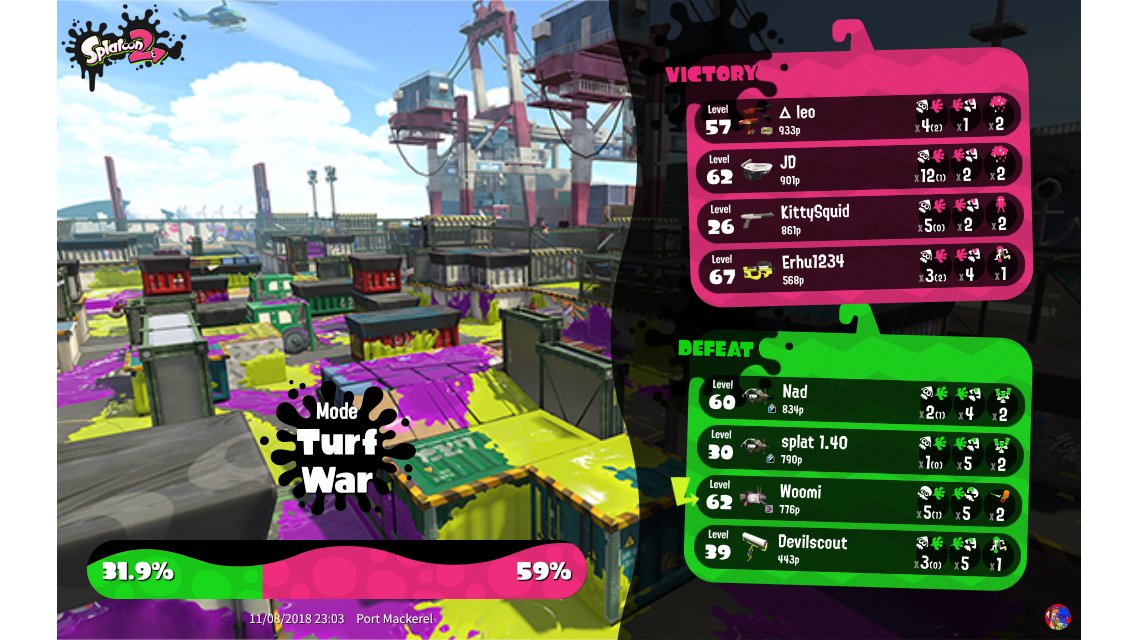Select the Erhu1234 player row
Image resolution: width=1138 pixels, height=640 pixels.
tap(858, 268)
